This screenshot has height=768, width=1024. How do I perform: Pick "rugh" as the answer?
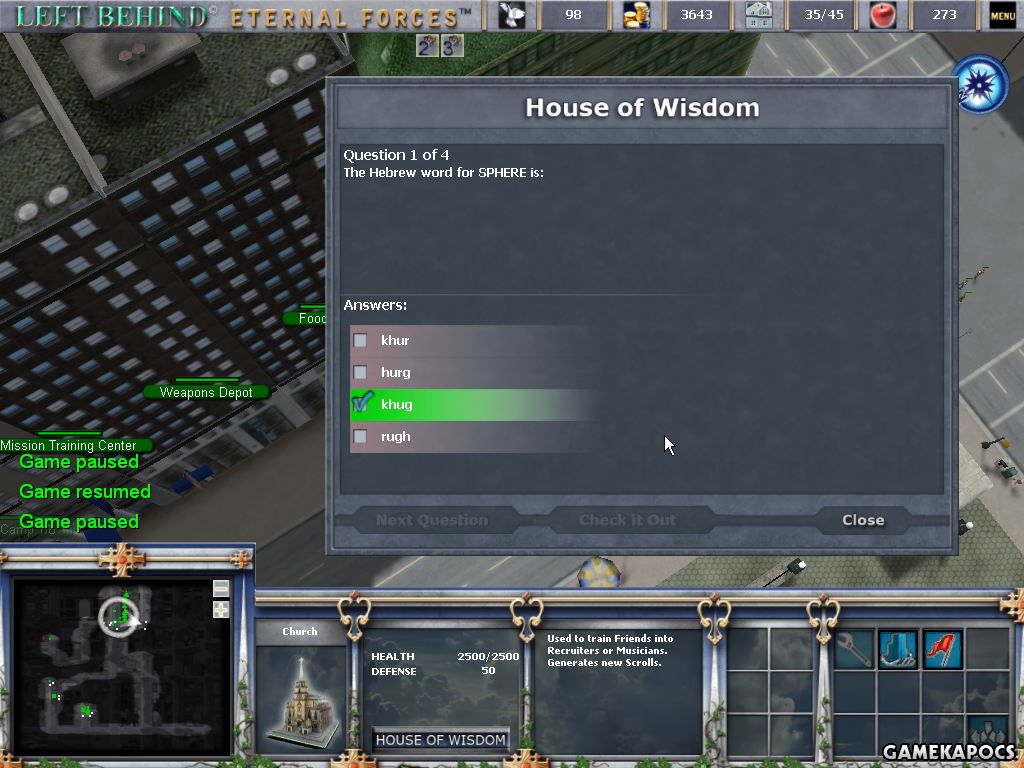[361, 437]
